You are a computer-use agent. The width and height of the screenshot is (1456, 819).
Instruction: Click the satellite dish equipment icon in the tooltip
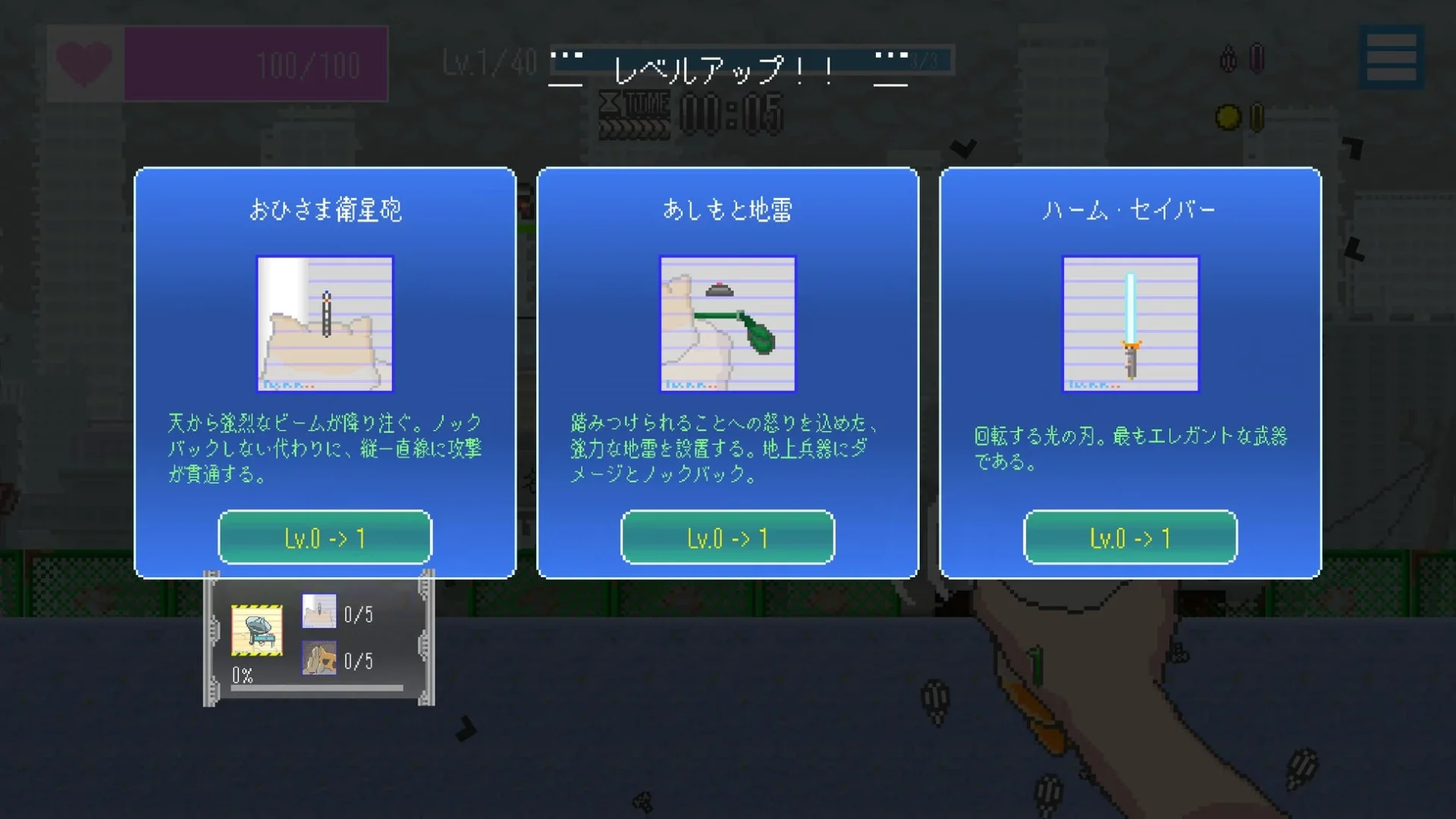tap(256, 629)
